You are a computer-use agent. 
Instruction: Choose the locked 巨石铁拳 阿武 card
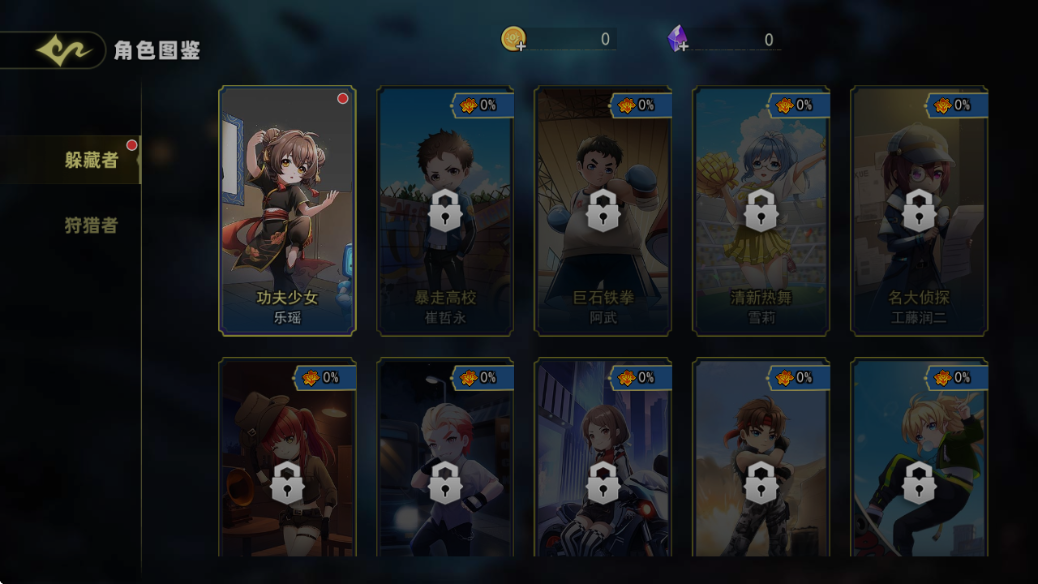tap(602, 211)
